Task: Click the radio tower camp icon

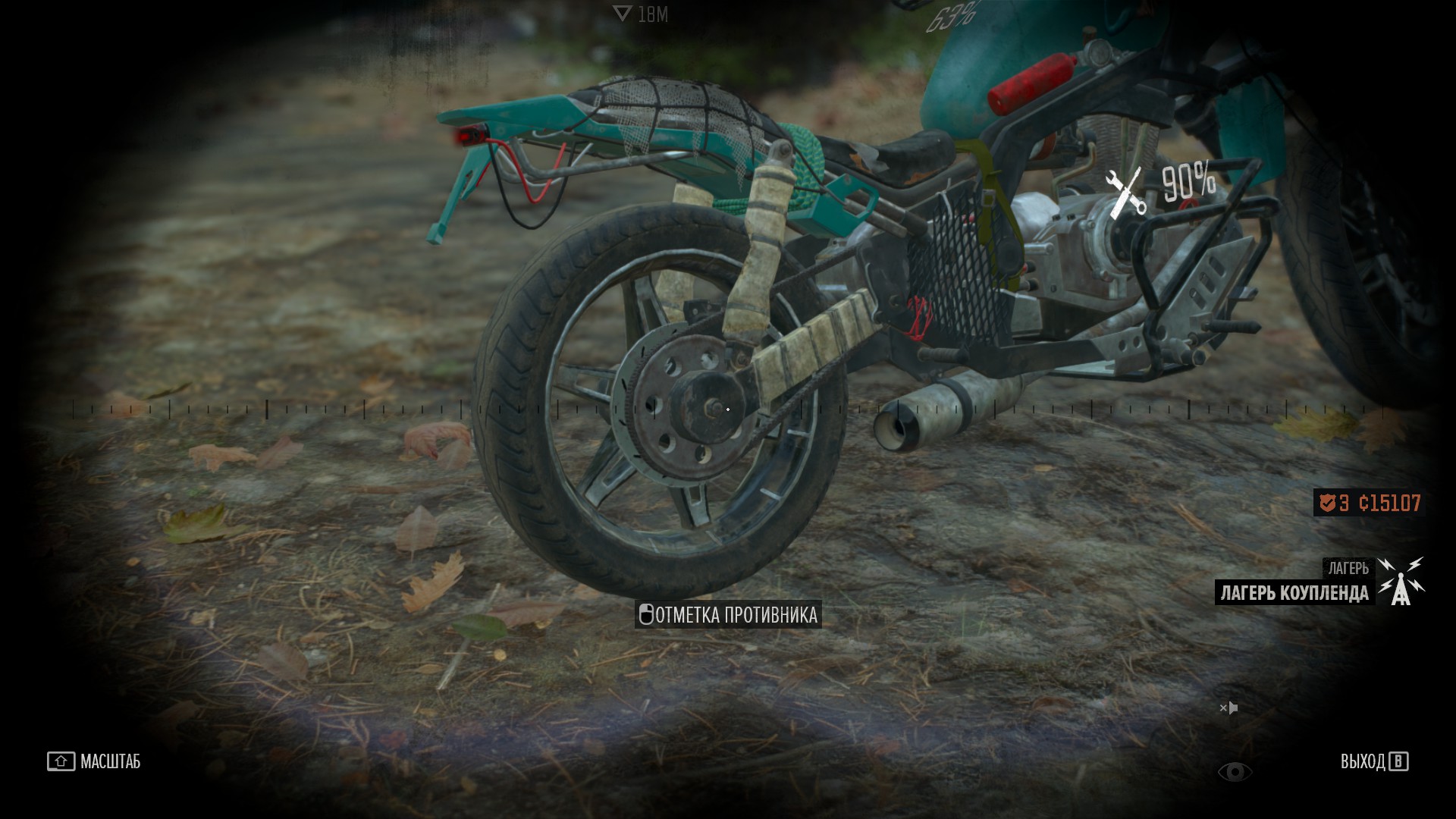Action: (x=1401, y=581)
